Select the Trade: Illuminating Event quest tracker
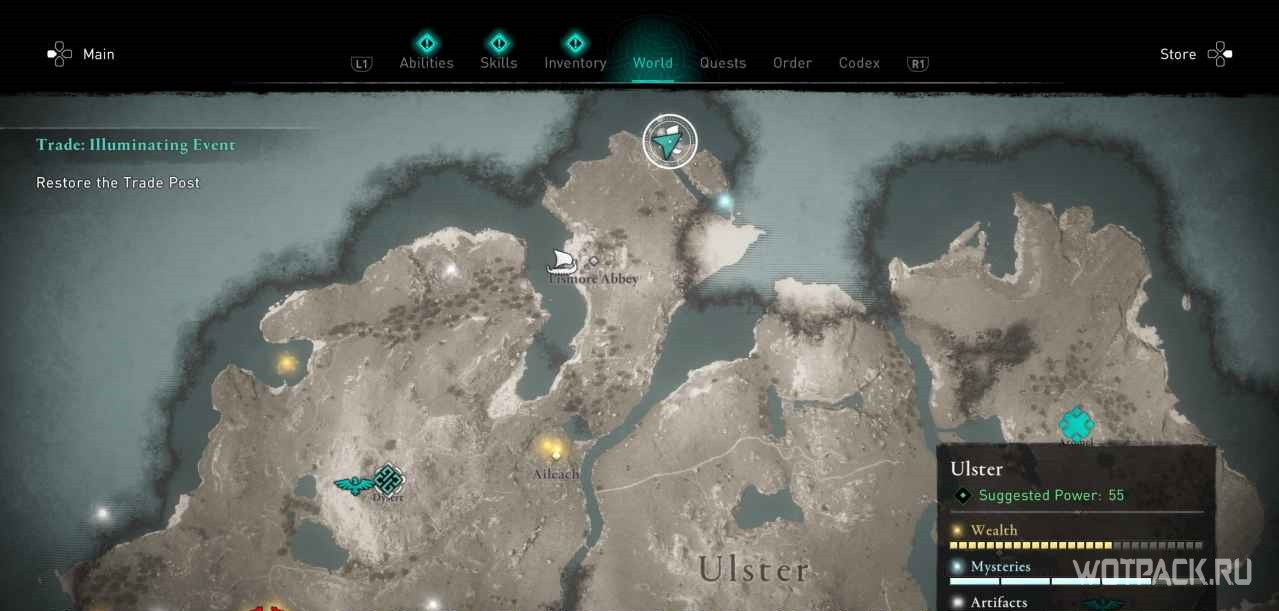The width and height of the screenshot is (1279, 611). coord(136,145)
